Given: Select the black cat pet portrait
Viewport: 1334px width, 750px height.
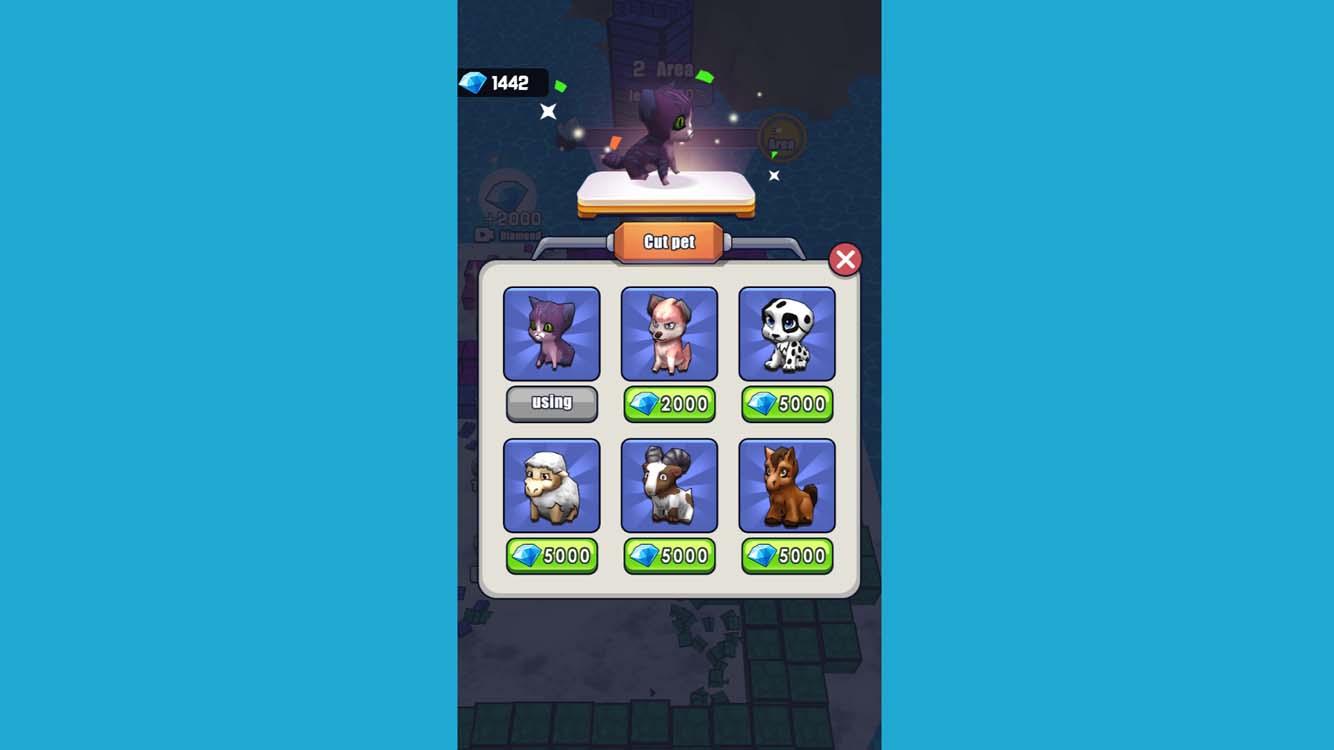Looking at the screenshot, I should 552,333.
